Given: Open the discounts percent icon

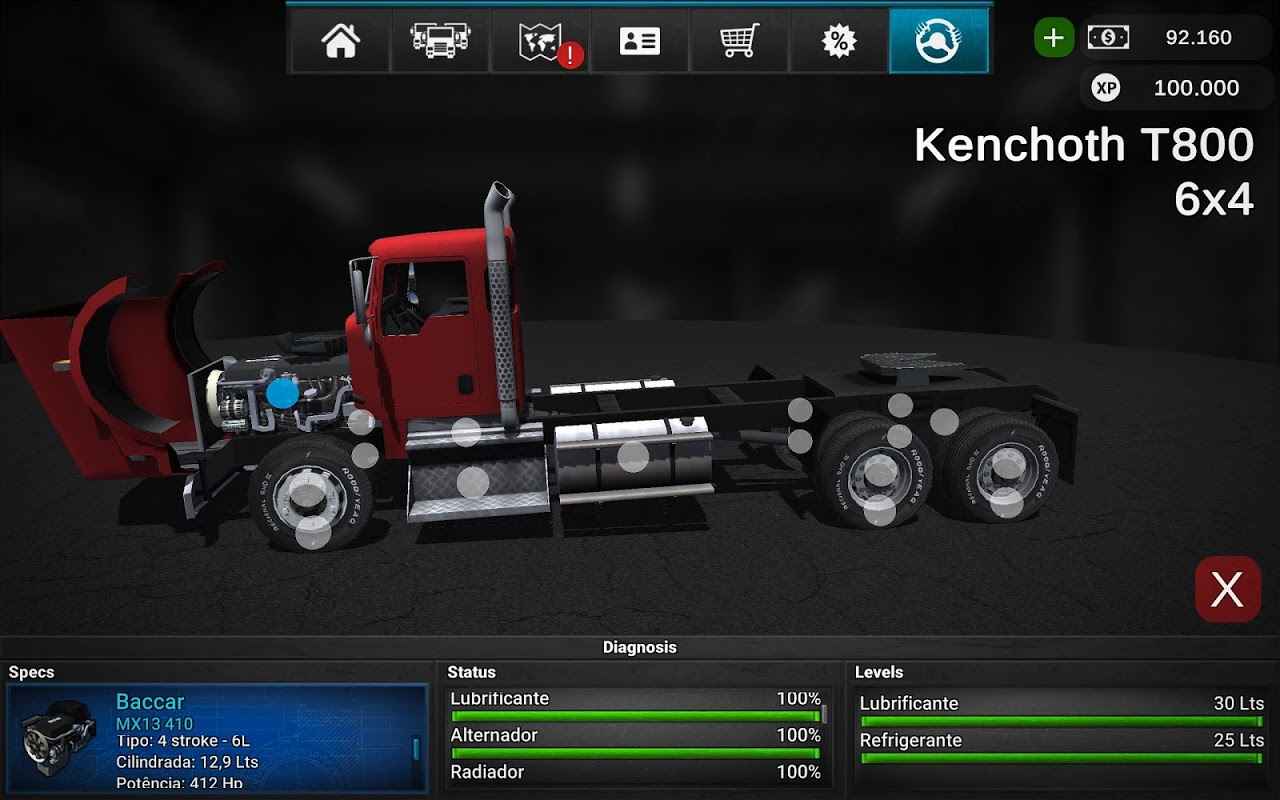Looking at the screenshot, I should [x=838, y=39].
